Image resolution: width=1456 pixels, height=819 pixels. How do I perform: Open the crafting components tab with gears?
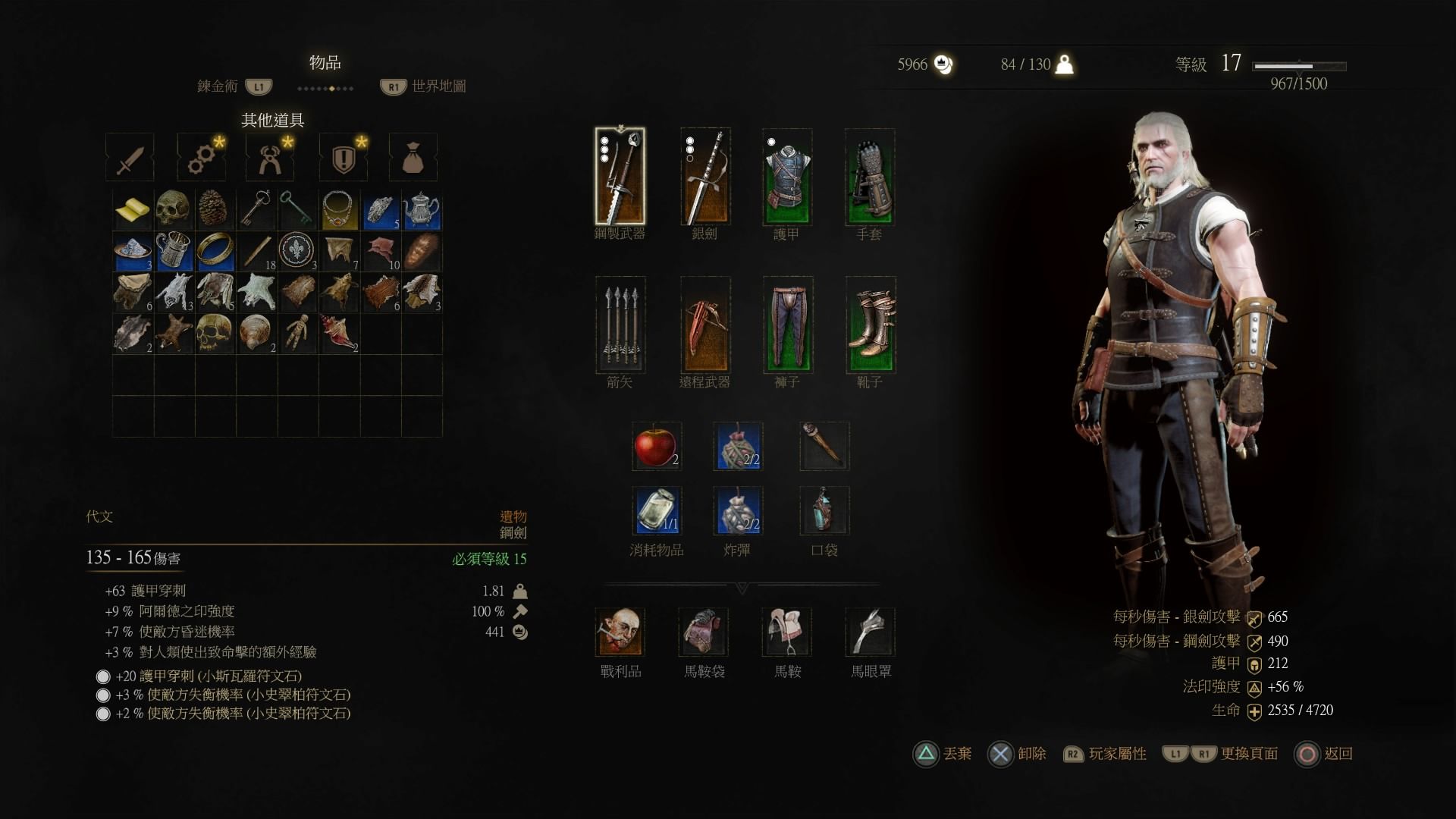pos(201,158)
